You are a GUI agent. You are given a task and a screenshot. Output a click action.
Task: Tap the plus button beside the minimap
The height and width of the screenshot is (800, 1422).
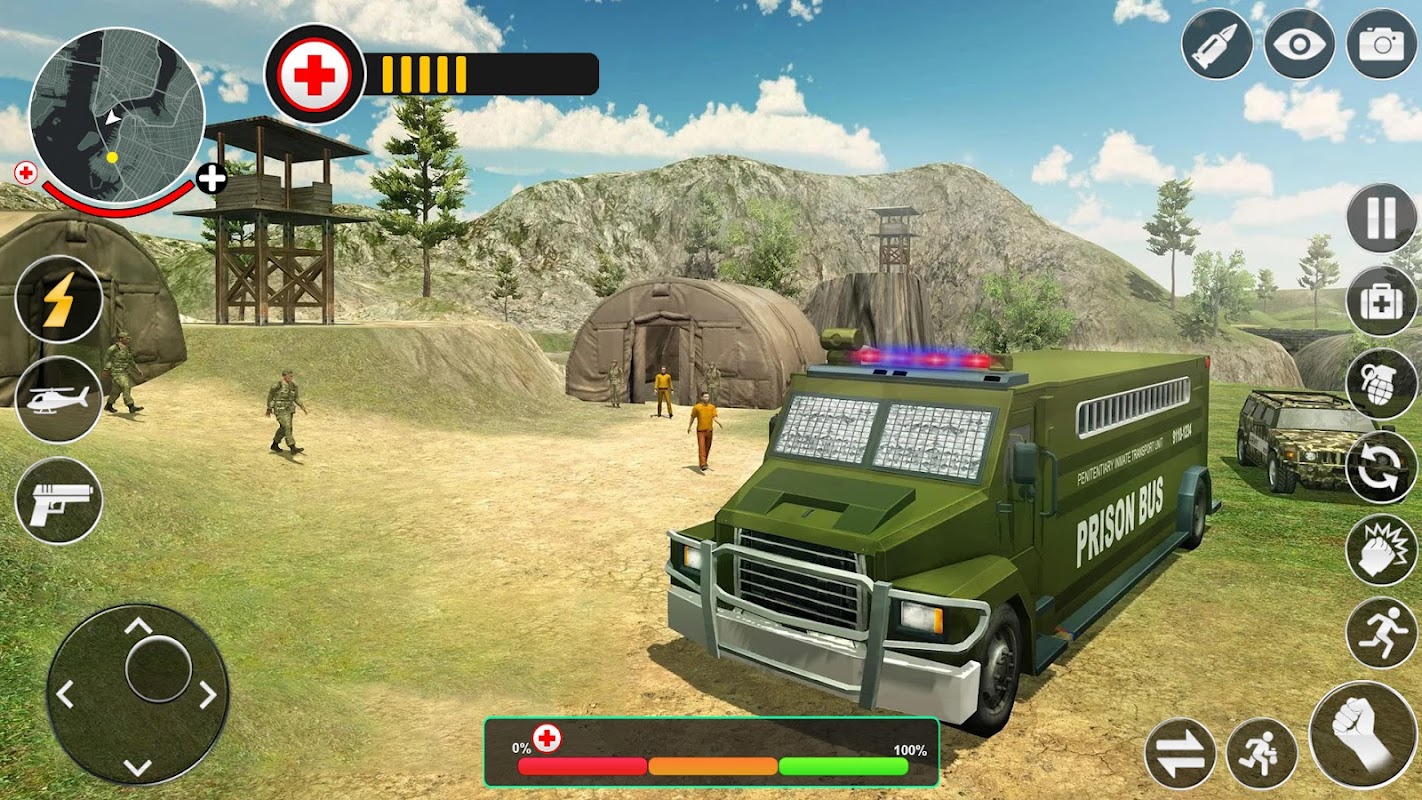click(211, 179)
